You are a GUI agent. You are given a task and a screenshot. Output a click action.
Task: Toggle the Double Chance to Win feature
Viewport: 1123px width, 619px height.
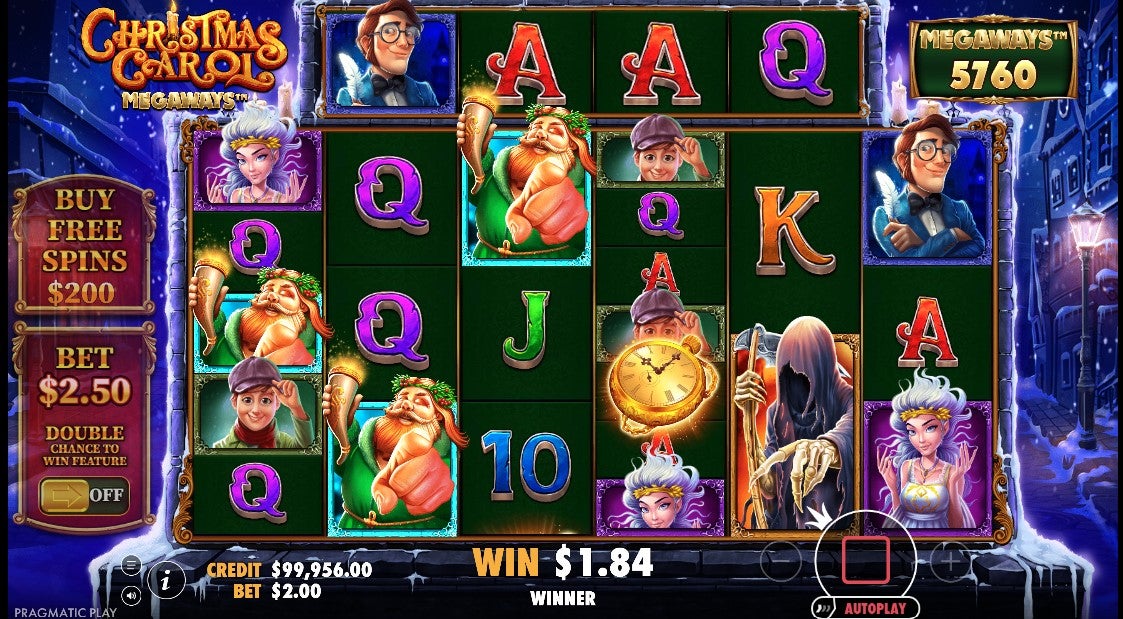pyautogui.click(x=84, y=494)
